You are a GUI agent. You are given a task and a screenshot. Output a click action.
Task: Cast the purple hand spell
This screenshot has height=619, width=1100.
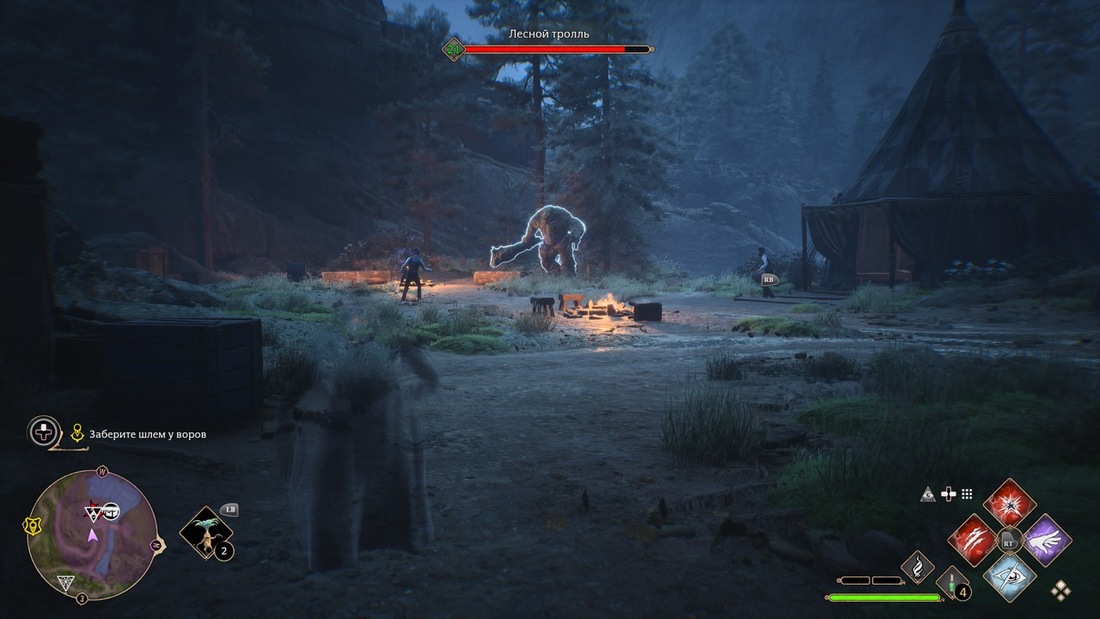tap(1047, 540)
